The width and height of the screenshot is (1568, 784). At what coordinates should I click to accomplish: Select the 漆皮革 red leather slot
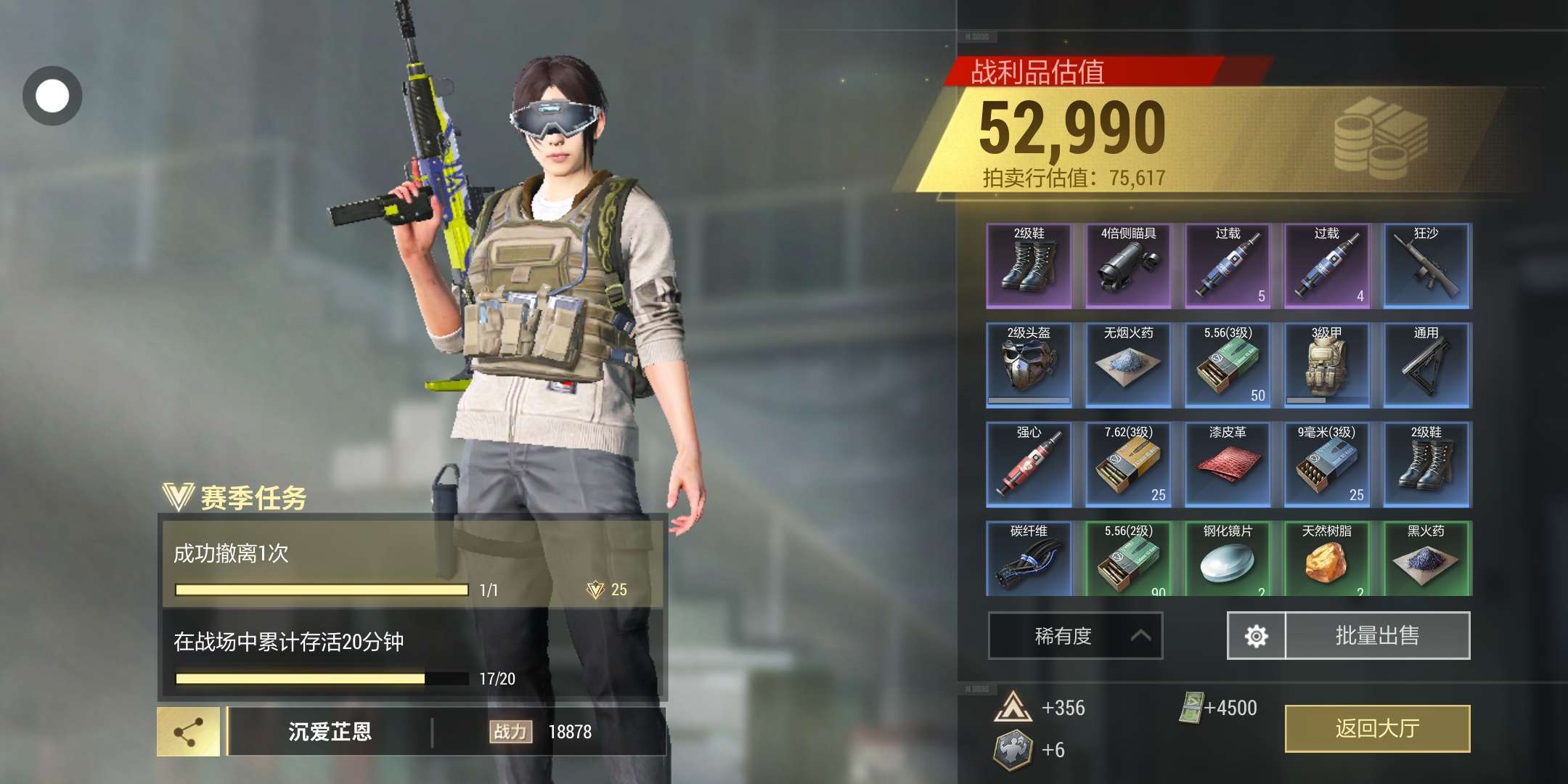[1228, 465]
